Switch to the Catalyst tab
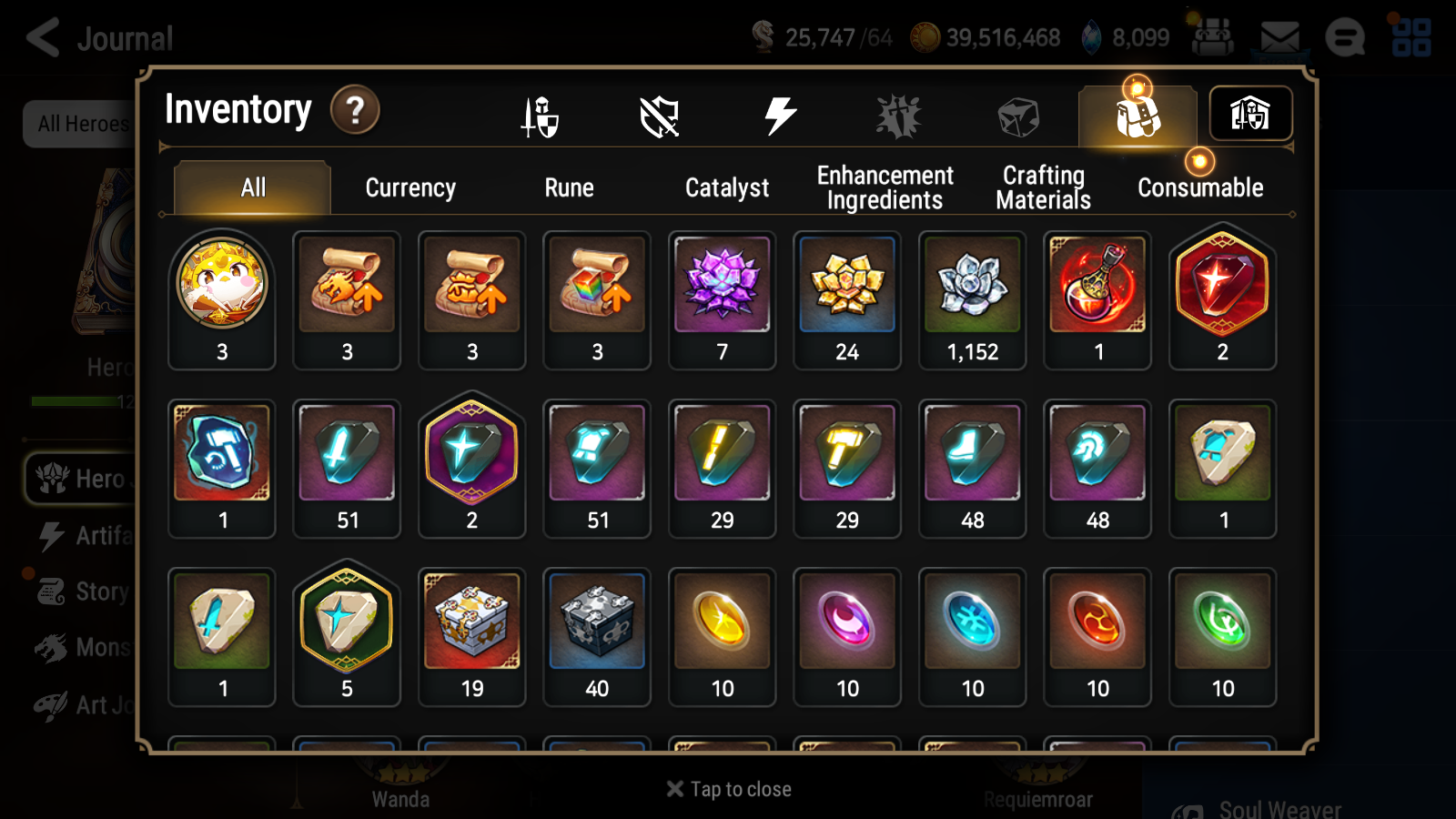The height and width of the screenshot is (819, 1456). pyautogui.click(x=726, y=188)
